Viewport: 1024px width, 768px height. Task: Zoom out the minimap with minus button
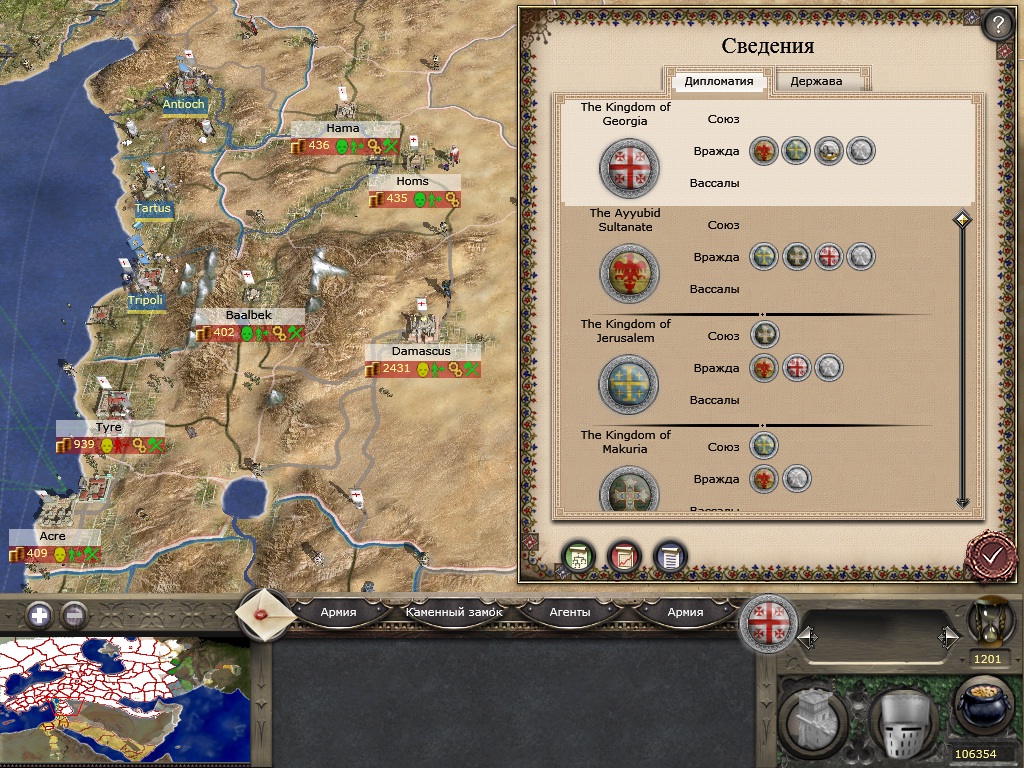(73, 615)
